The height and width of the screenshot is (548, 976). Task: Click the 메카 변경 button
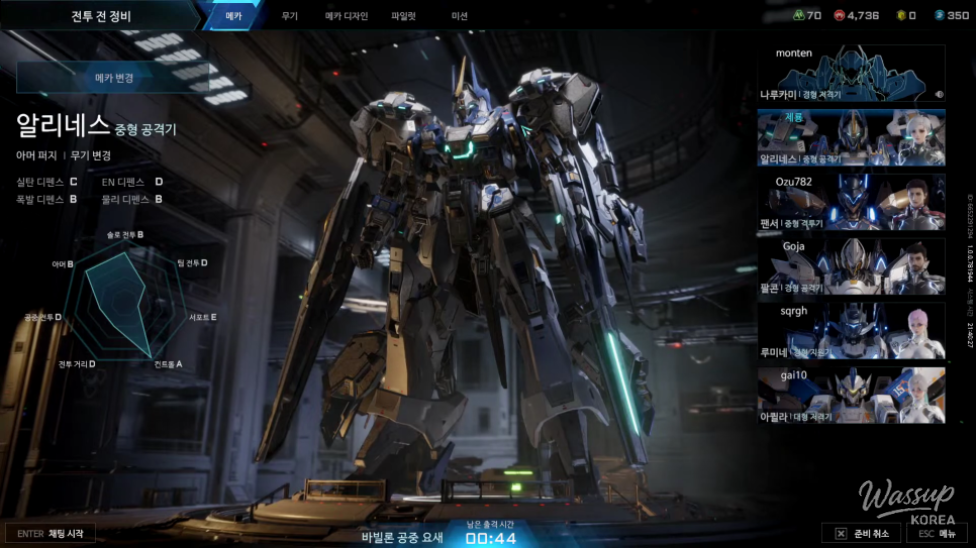click(x=116, y=77)
